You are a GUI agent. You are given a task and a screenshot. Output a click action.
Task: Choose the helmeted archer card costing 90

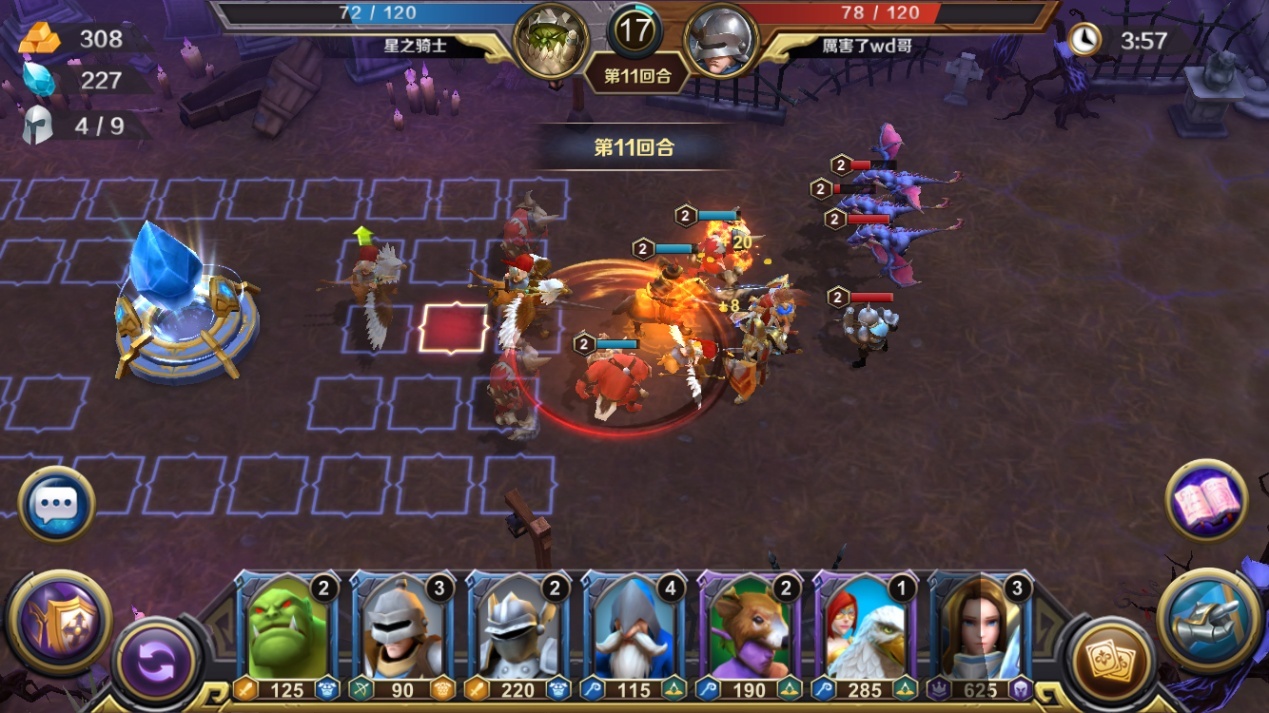[x=402, y=635]
